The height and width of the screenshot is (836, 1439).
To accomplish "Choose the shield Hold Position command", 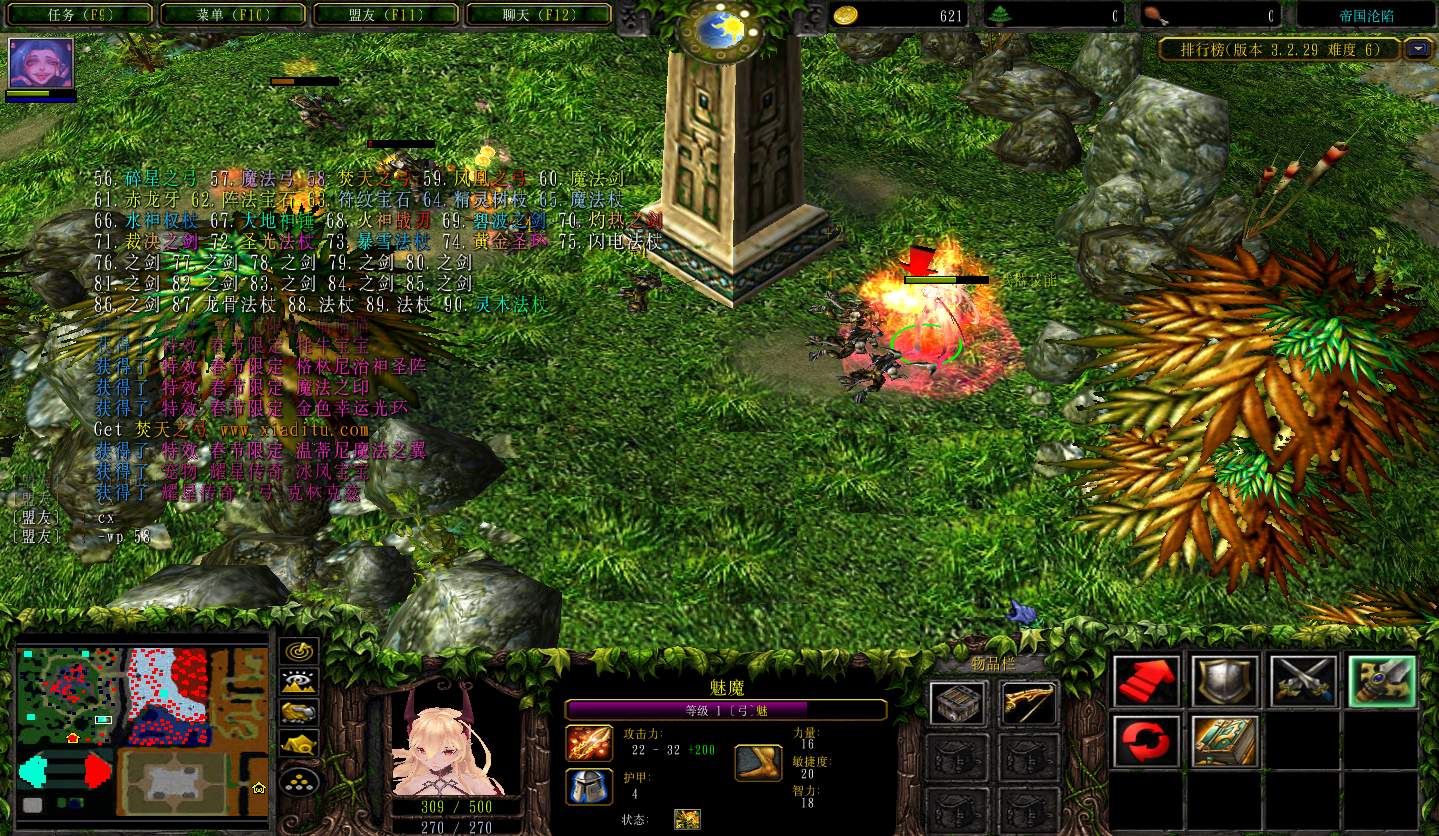I will tap(1224, 682).
